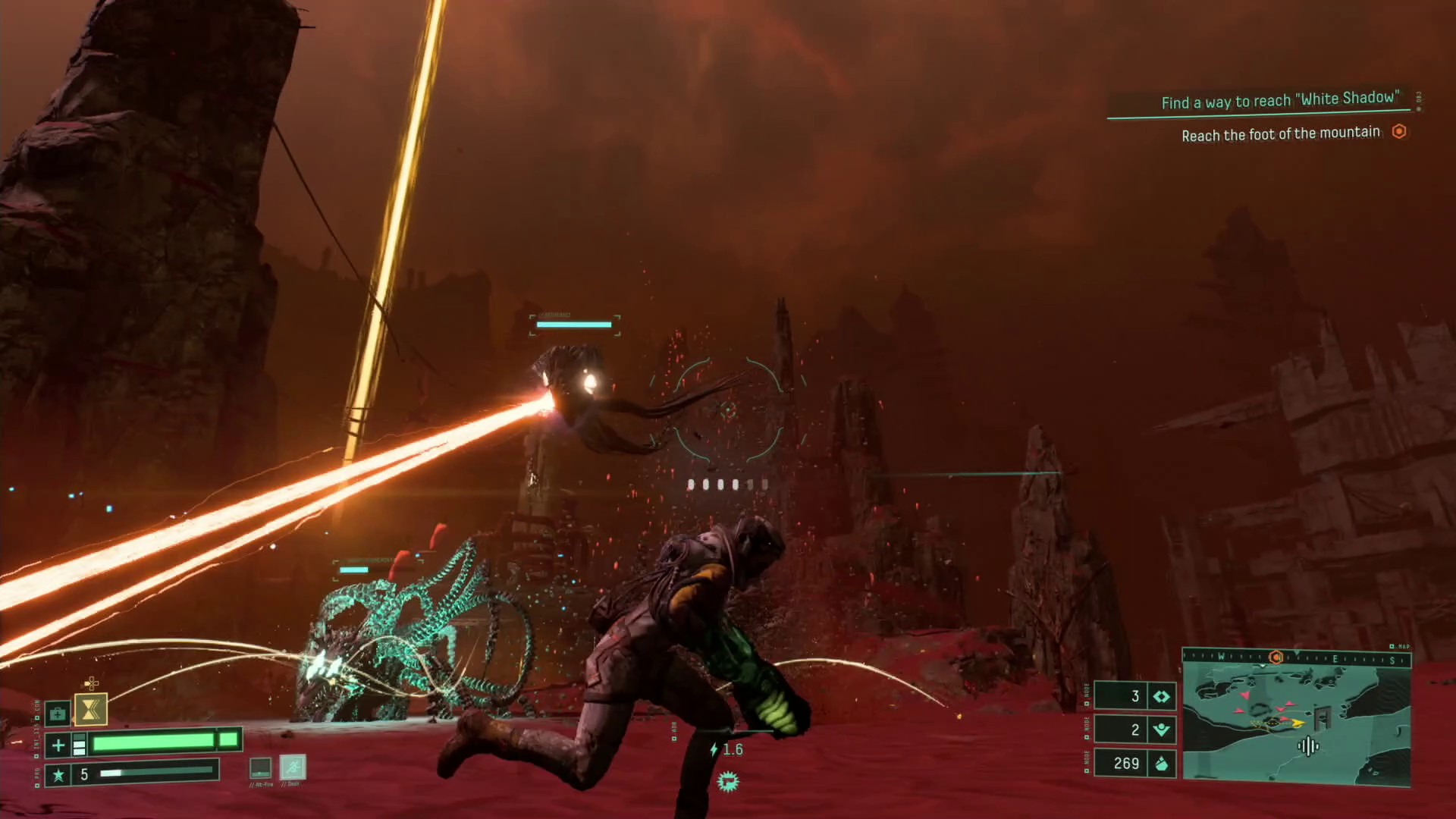Trigger the Dash ability icon
This screenshot has height=819, width=1456.
[293, 767]
